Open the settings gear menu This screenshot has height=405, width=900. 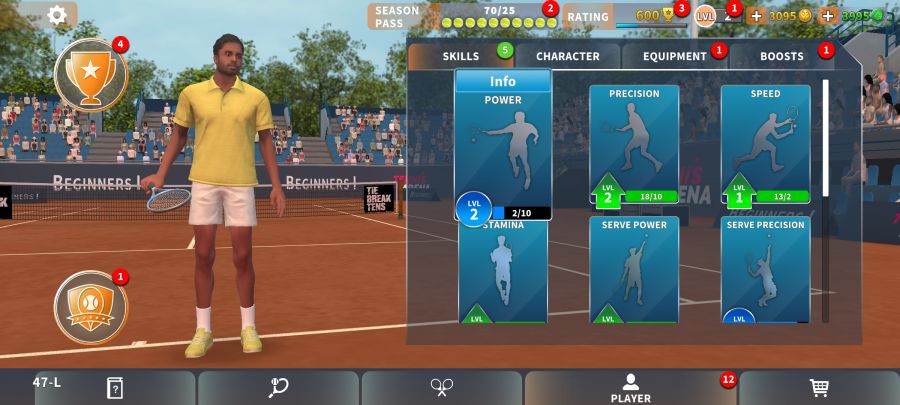point(58,15)
